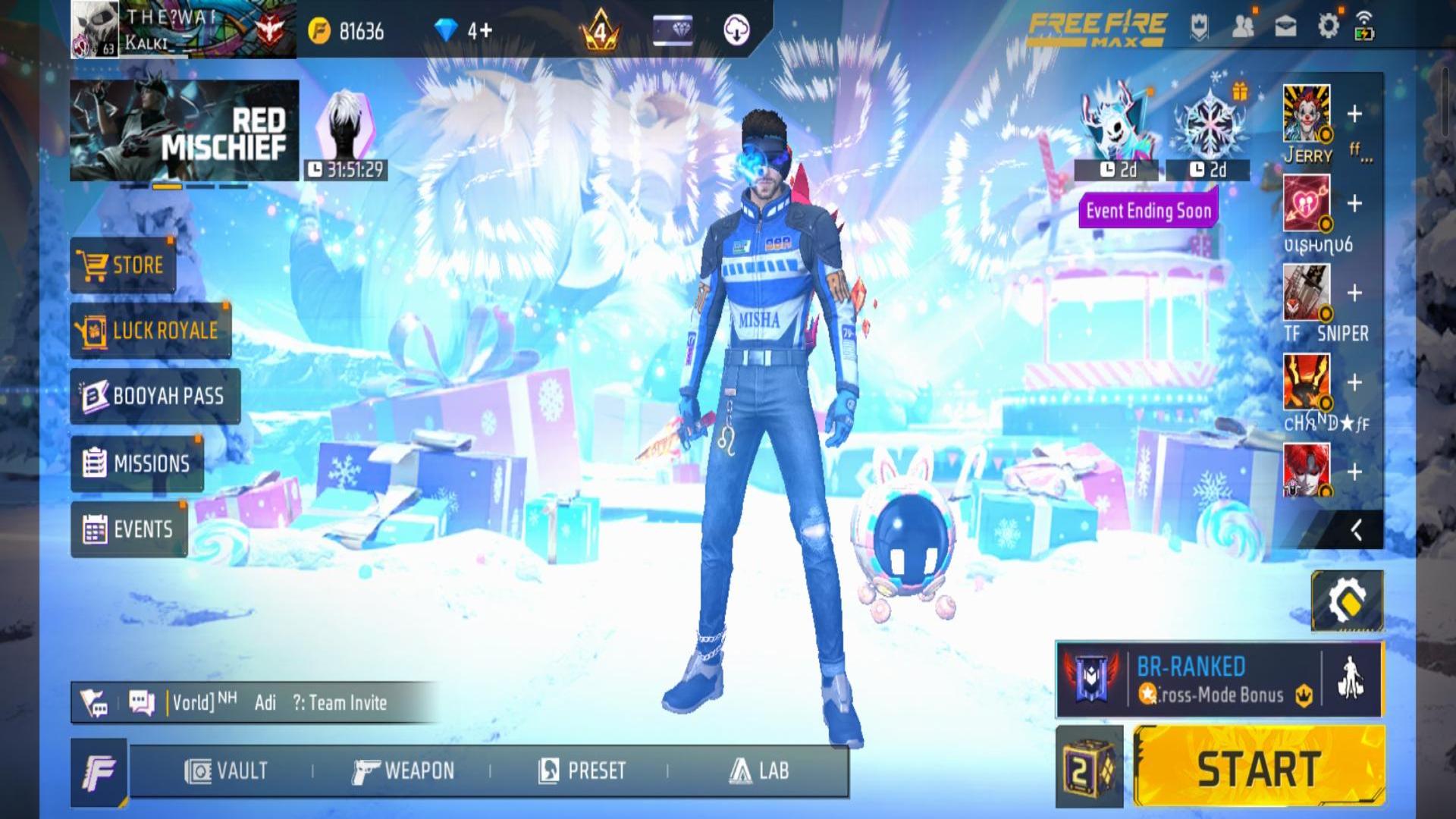Open the player profile avatar
The image size is (1456, 819).
[95, 29]
